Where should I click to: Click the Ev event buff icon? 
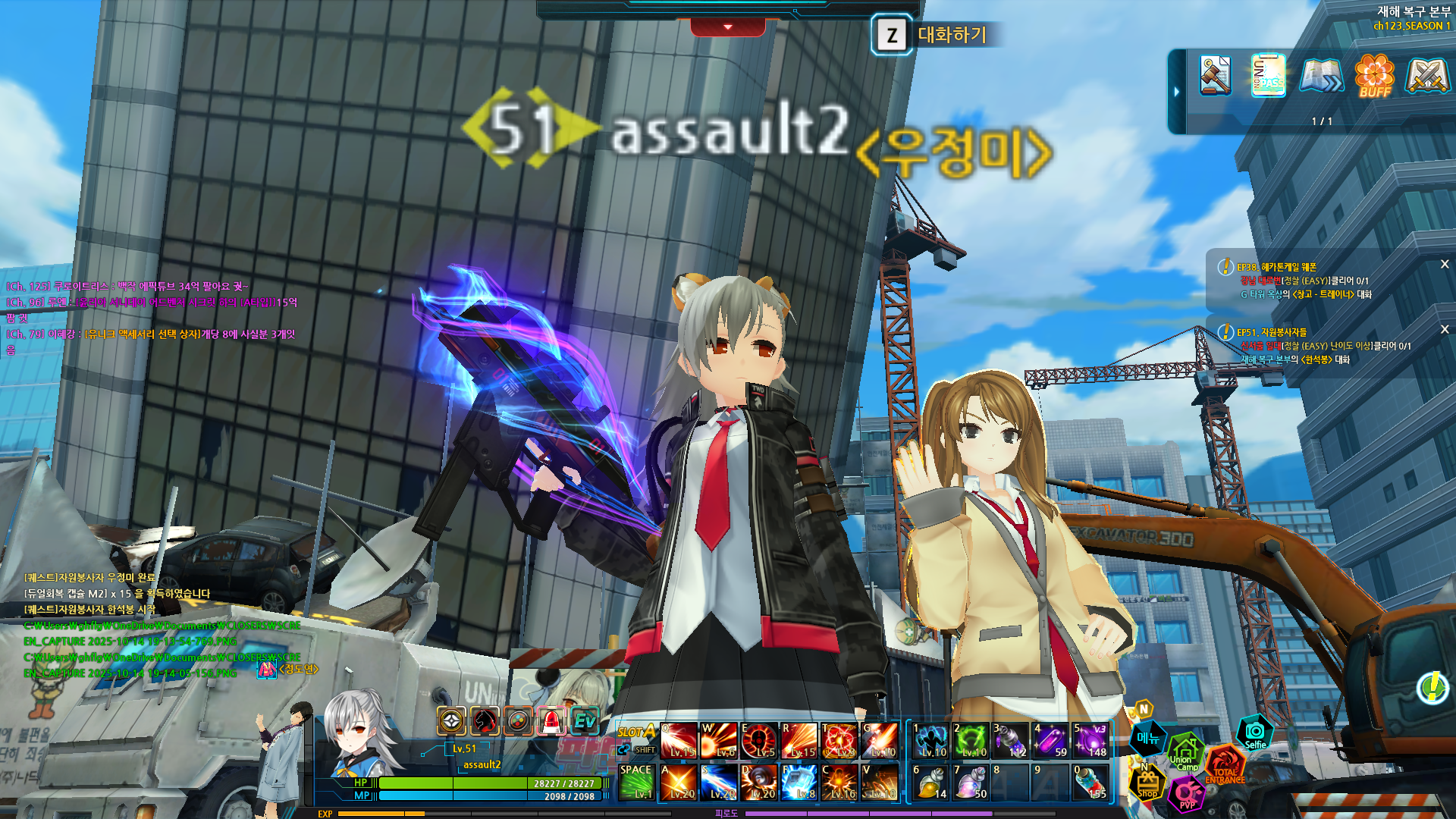pos(585,720)
